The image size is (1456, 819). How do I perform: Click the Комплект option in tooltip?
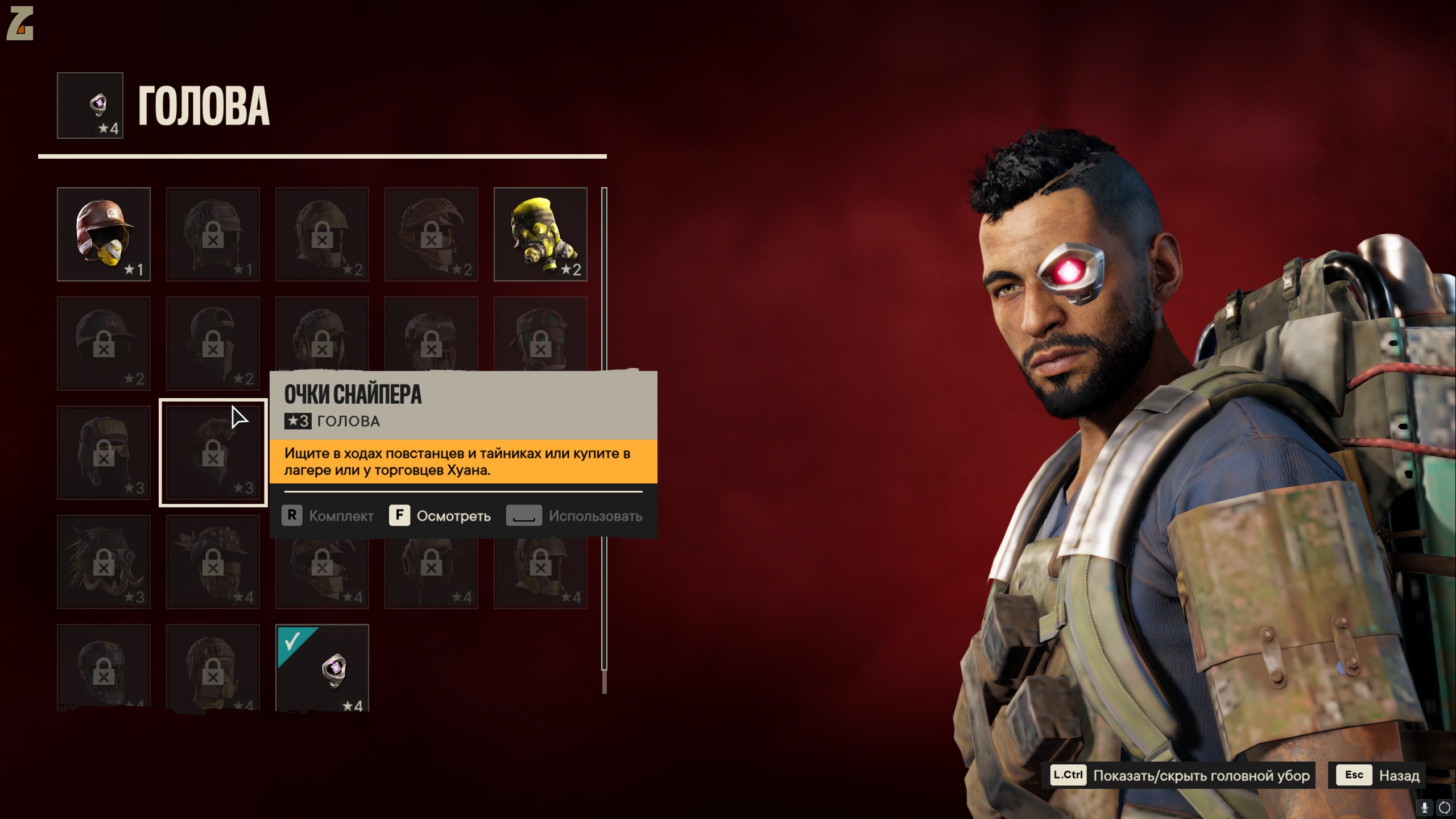(328, 516)
